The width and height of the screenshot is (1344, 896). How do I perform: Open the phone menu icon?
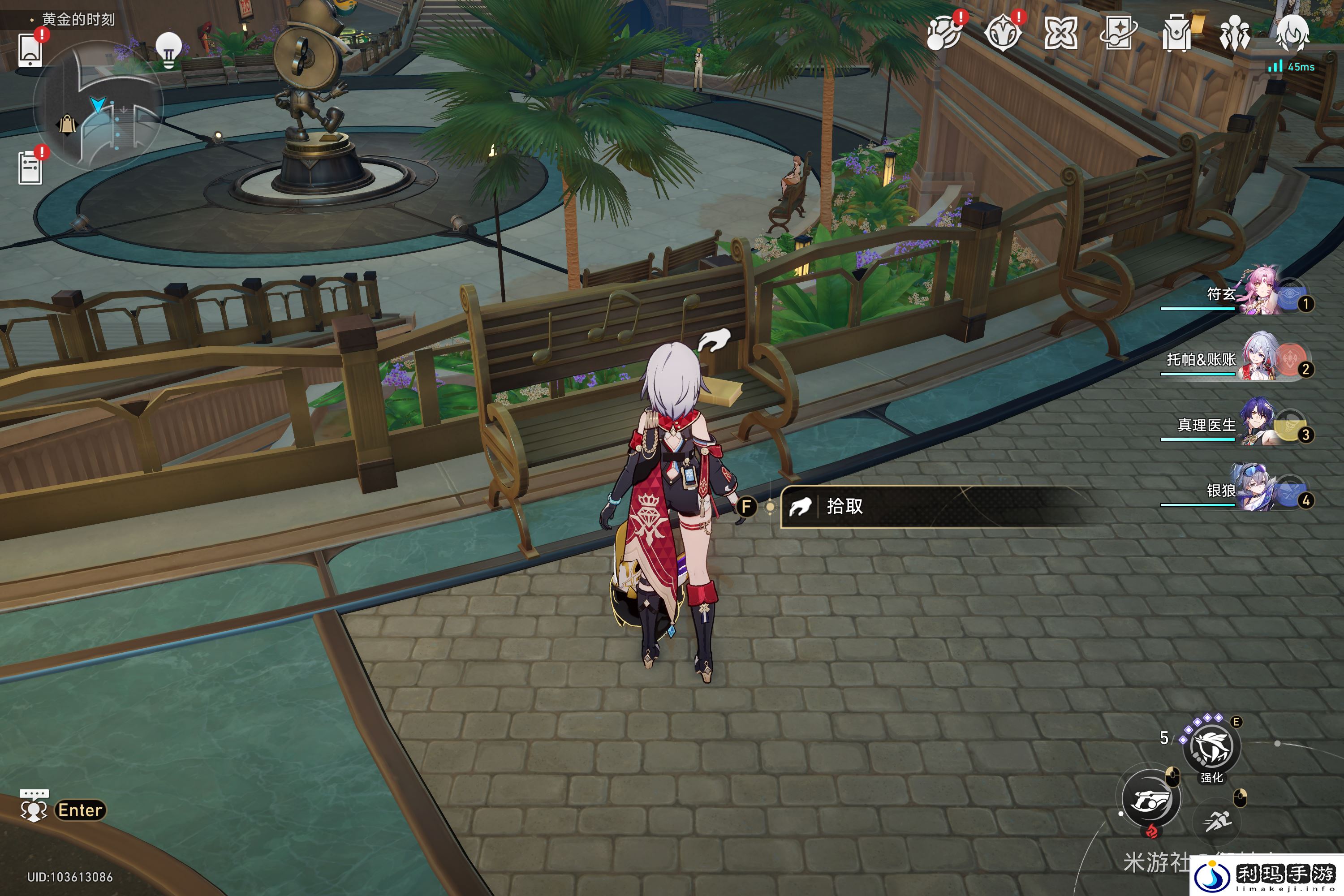[x=30, y=50]
